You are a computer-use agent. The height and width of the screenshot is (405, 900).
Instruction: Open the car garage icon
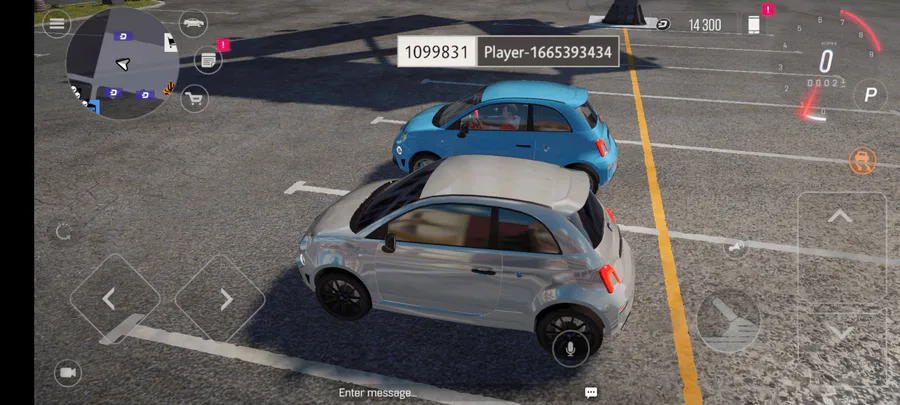tap(193, 22)
